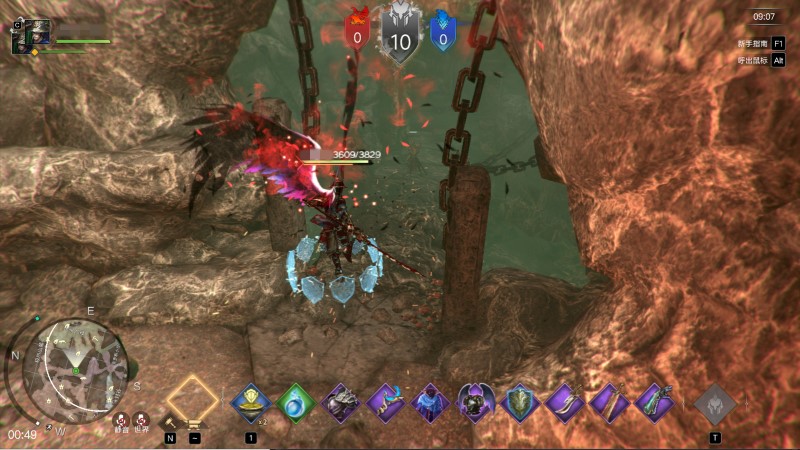Screen dimensions: 800x450
Task: Select the green shield item slot
Action: tap(521, 403)
